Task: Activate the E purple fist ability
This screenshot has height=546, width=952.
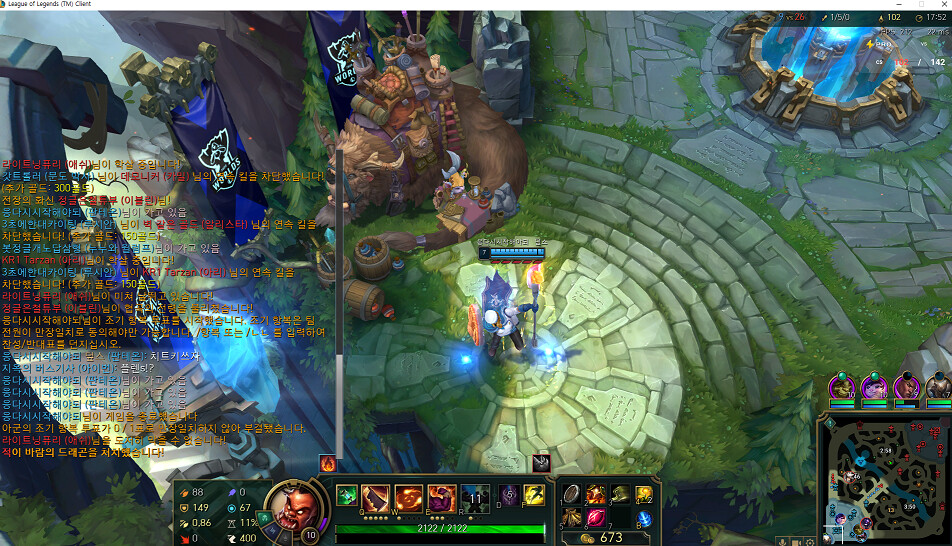Action: pyautogui.click(x=442, y=498)
